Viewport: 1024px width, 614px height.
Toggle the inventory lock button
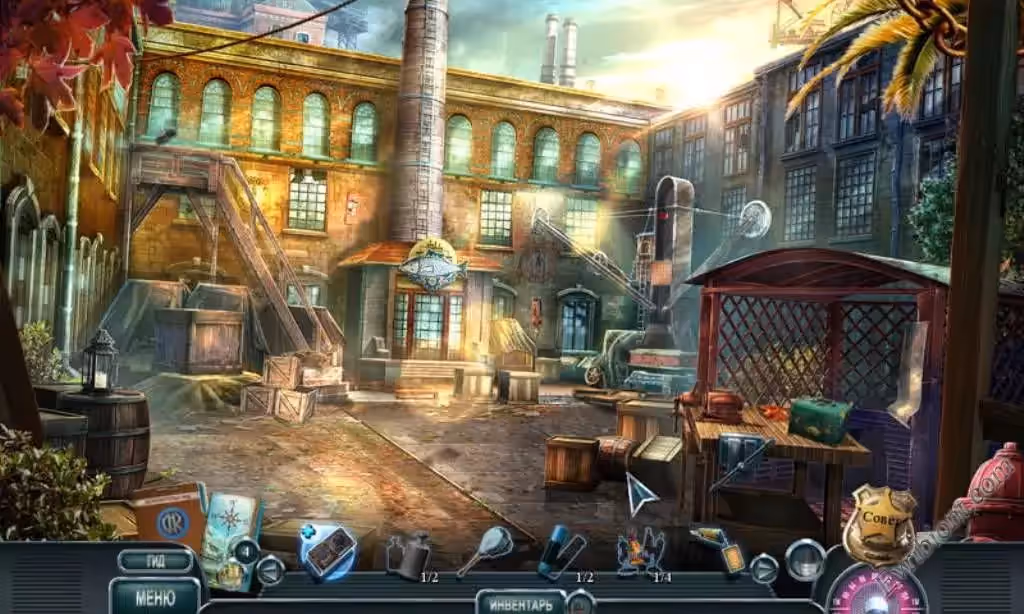pyautogui.click(x=579, y=603)
